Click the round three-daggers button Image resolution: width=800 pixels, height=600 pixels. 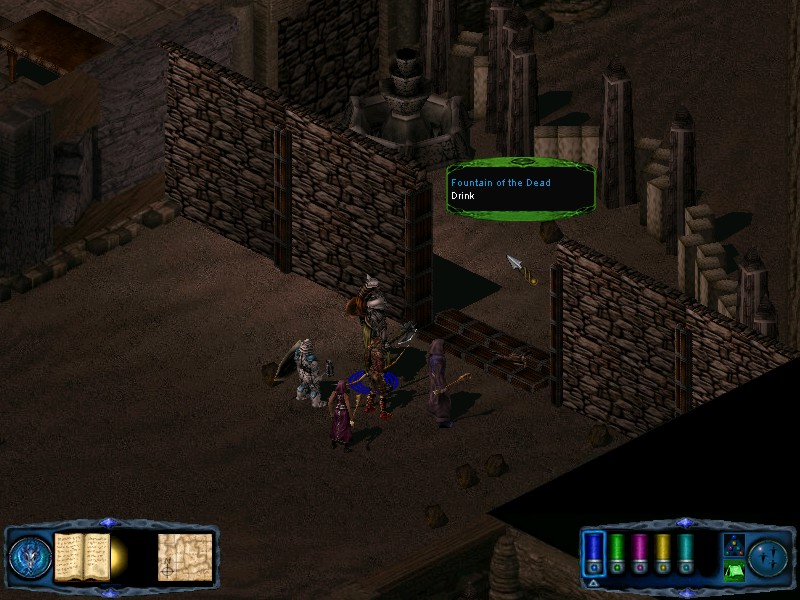[x=769, y=556]
